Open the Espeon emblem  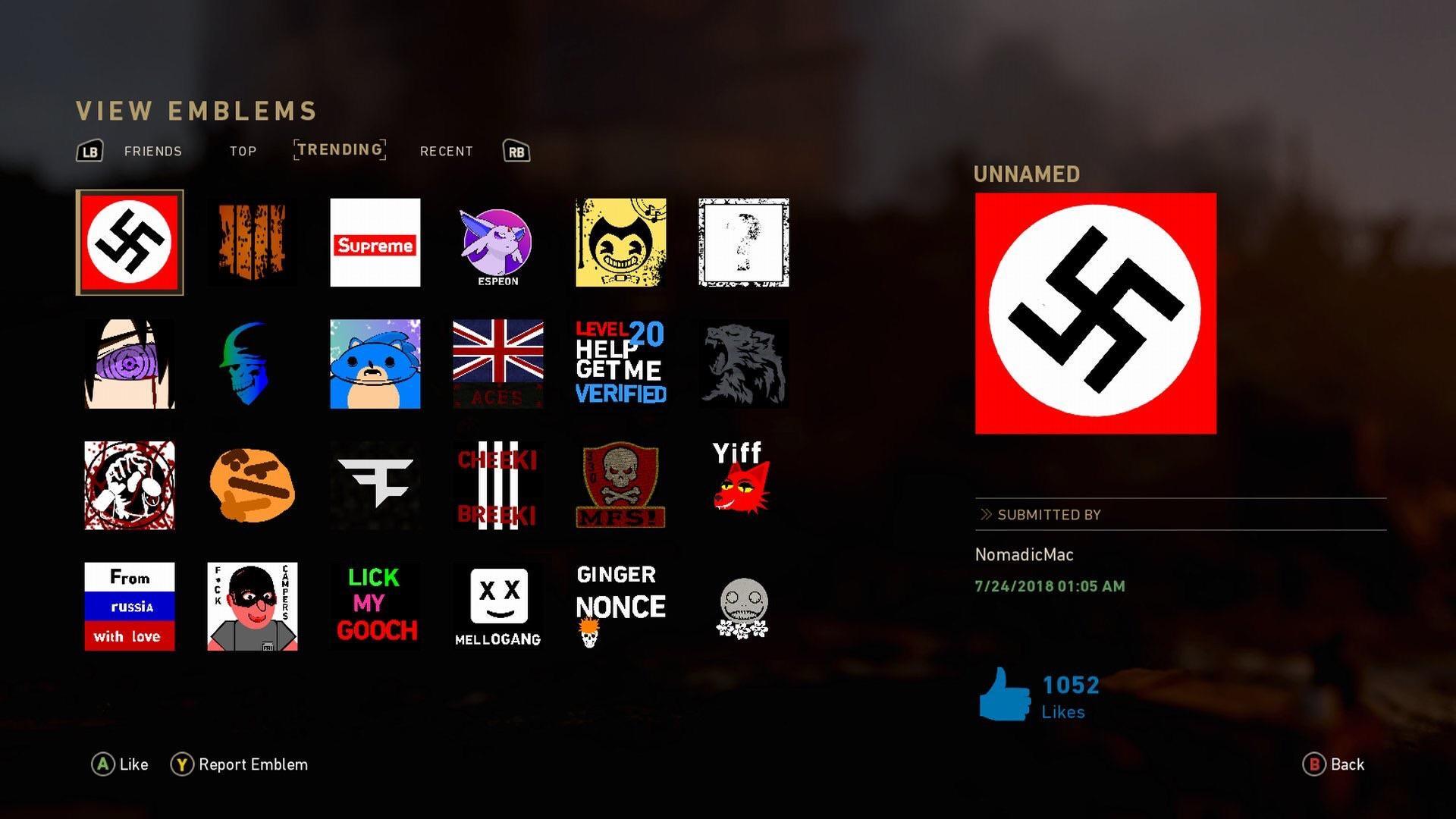pyautogui.click(x=497, y=243)
